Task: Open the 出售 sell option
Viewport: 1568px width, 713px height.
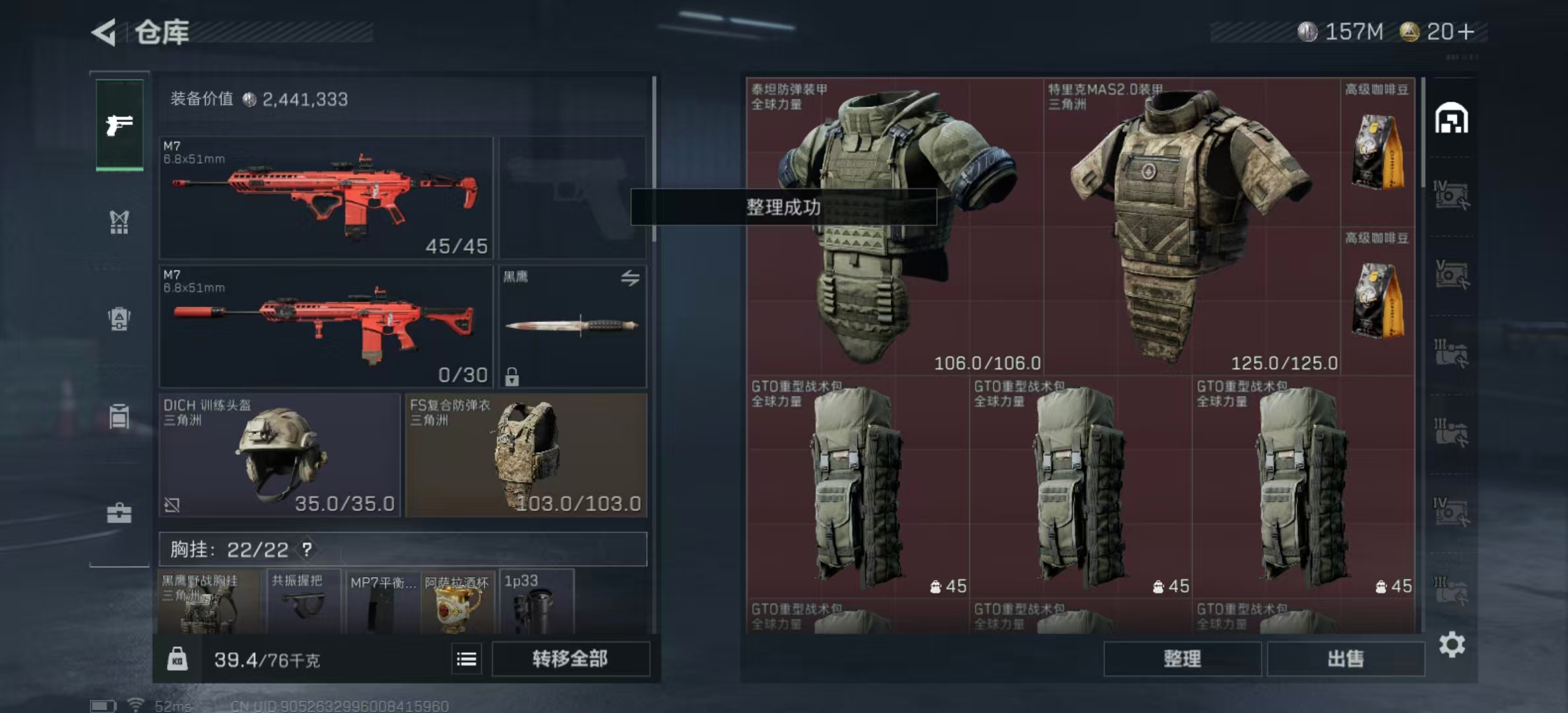Action: point(1345,658)
